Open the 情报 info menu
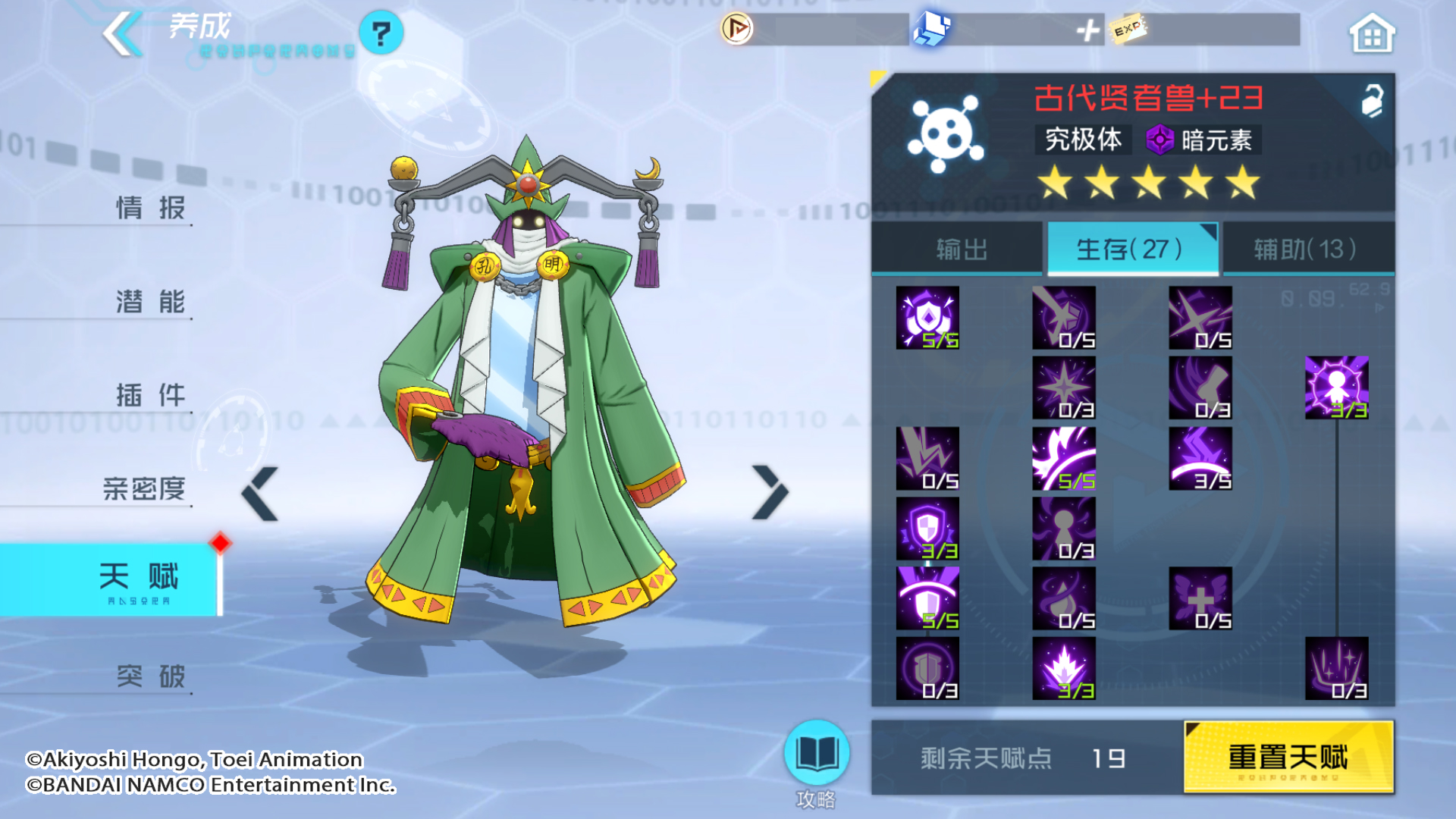 coord(150,208)
